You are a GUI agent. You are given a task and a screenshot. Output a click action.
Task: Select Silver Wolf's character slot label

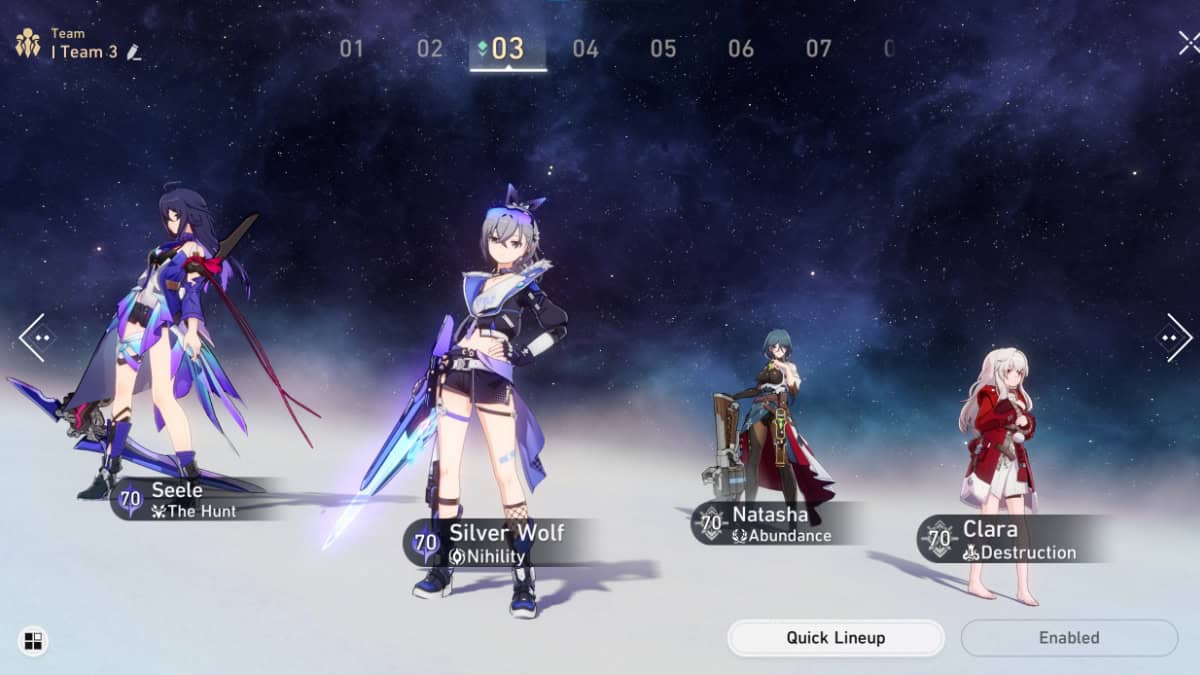pos(495,542)
